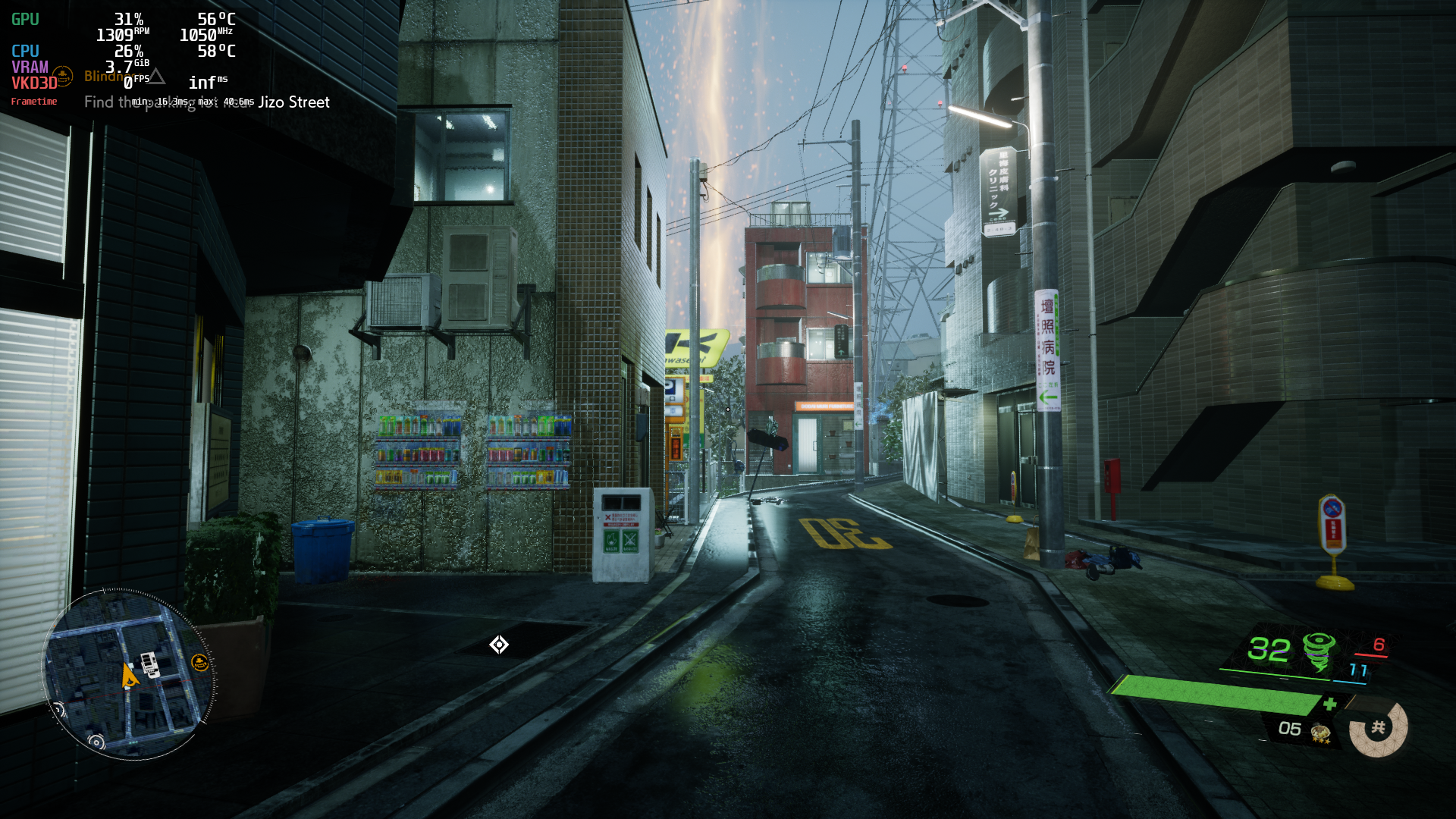Select the green wind tornado weaving icon

pos(1319,651)
